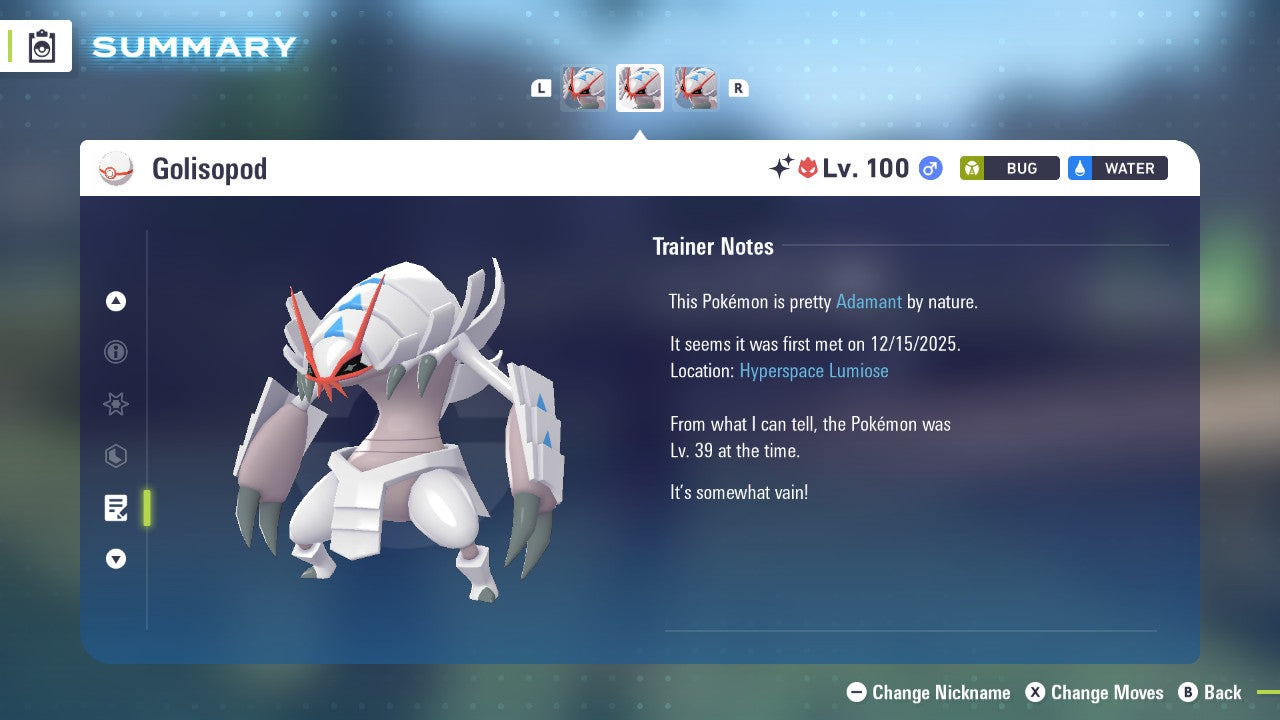1280x720 pixels.
Task: Expand the next summary page with down arrow
Action: coord(116,559)
